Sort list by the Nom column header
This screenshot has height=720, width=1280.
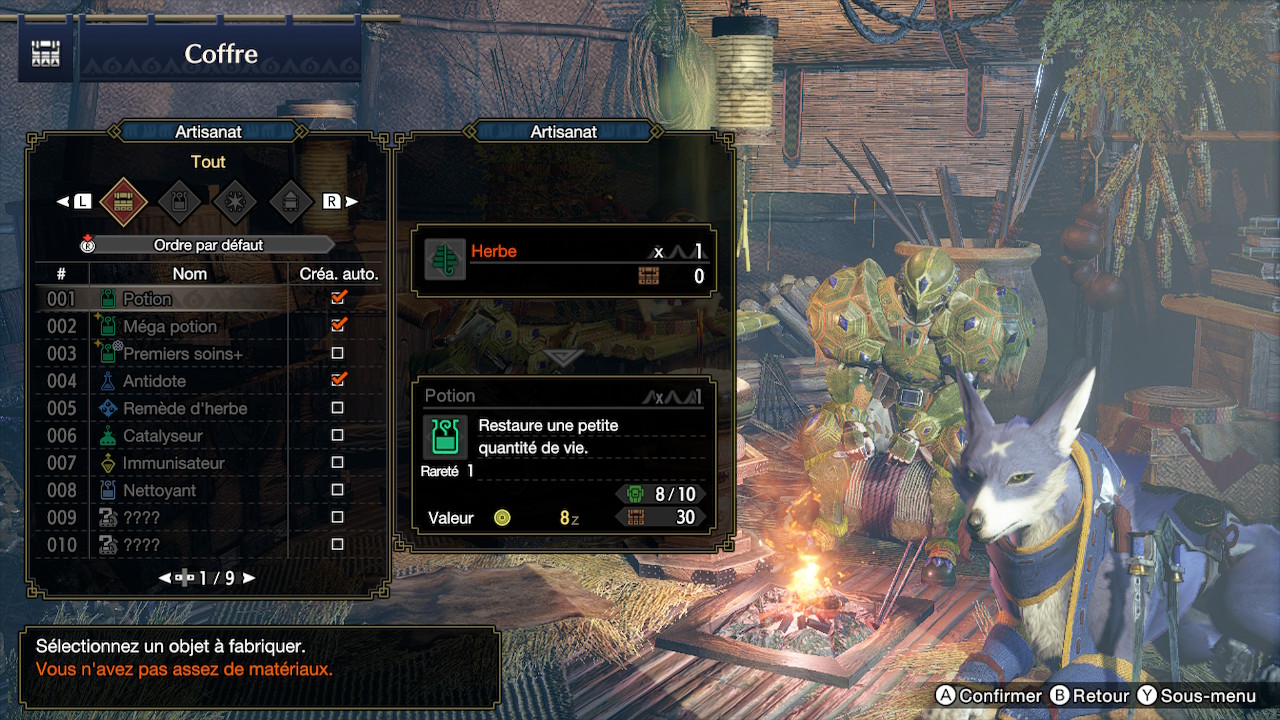click(x=190, y=273)
